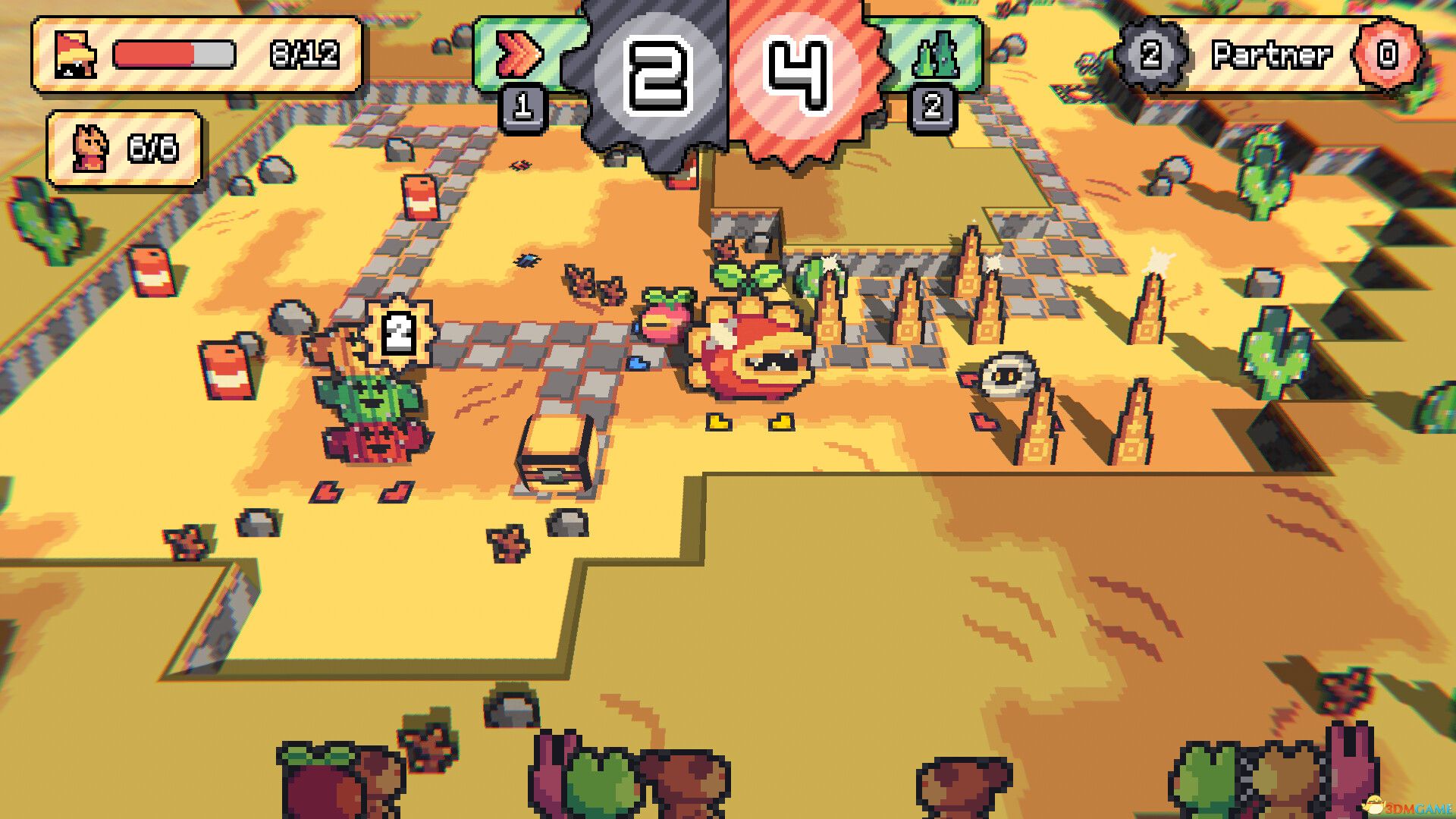Image resolution: width=1456 pixels, height=819 pixels.
Task: Toggle the small 2 counter under the trees icon
Action: click(931, 108)
